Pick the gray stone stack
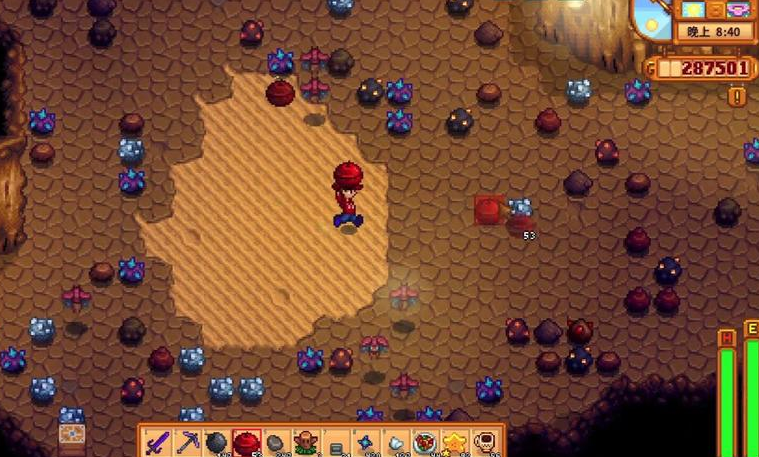Screen dimensions: 759x457 pos(277,442)
